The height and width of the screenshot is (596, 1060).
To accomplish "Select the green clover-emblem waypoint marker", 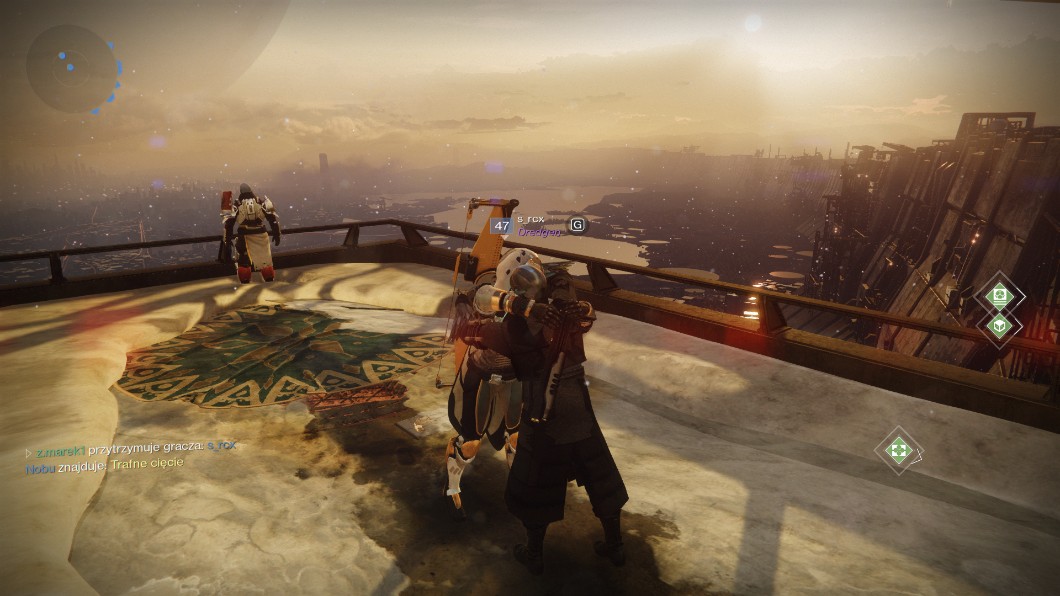I will tap(998, 295).
